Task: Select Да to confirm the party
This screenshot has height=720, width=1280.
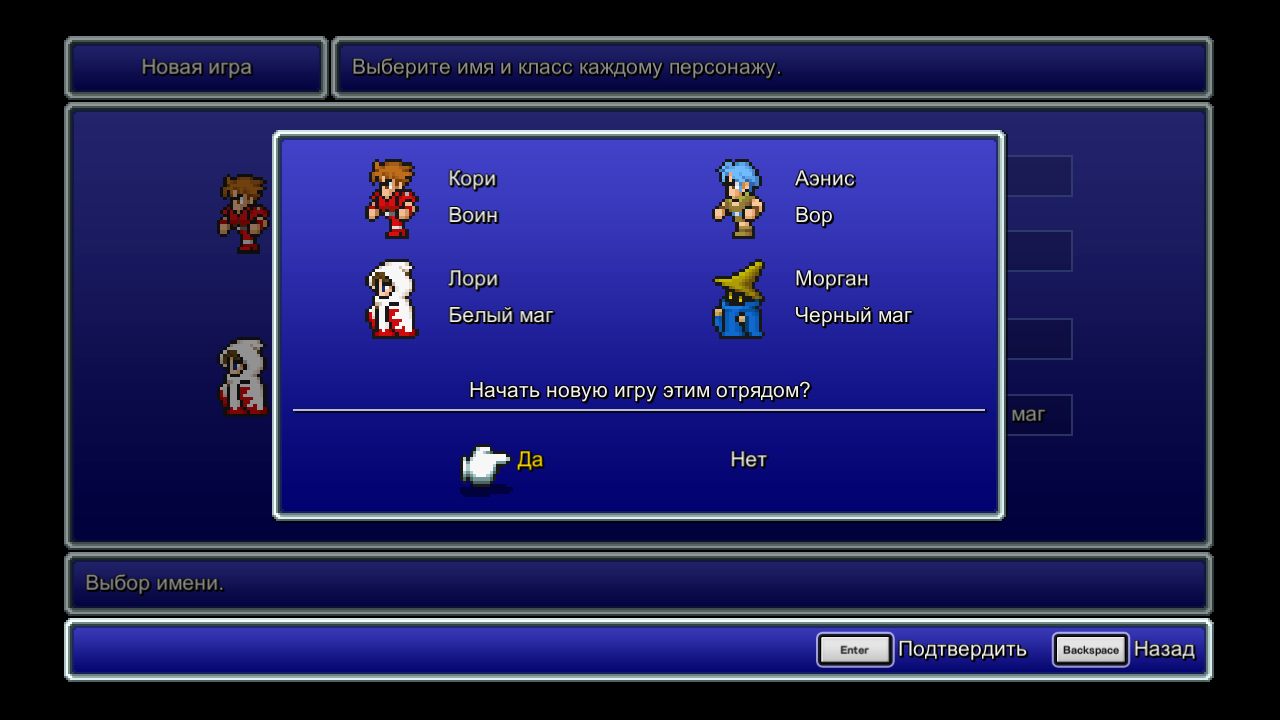Action: coord(530,459)
